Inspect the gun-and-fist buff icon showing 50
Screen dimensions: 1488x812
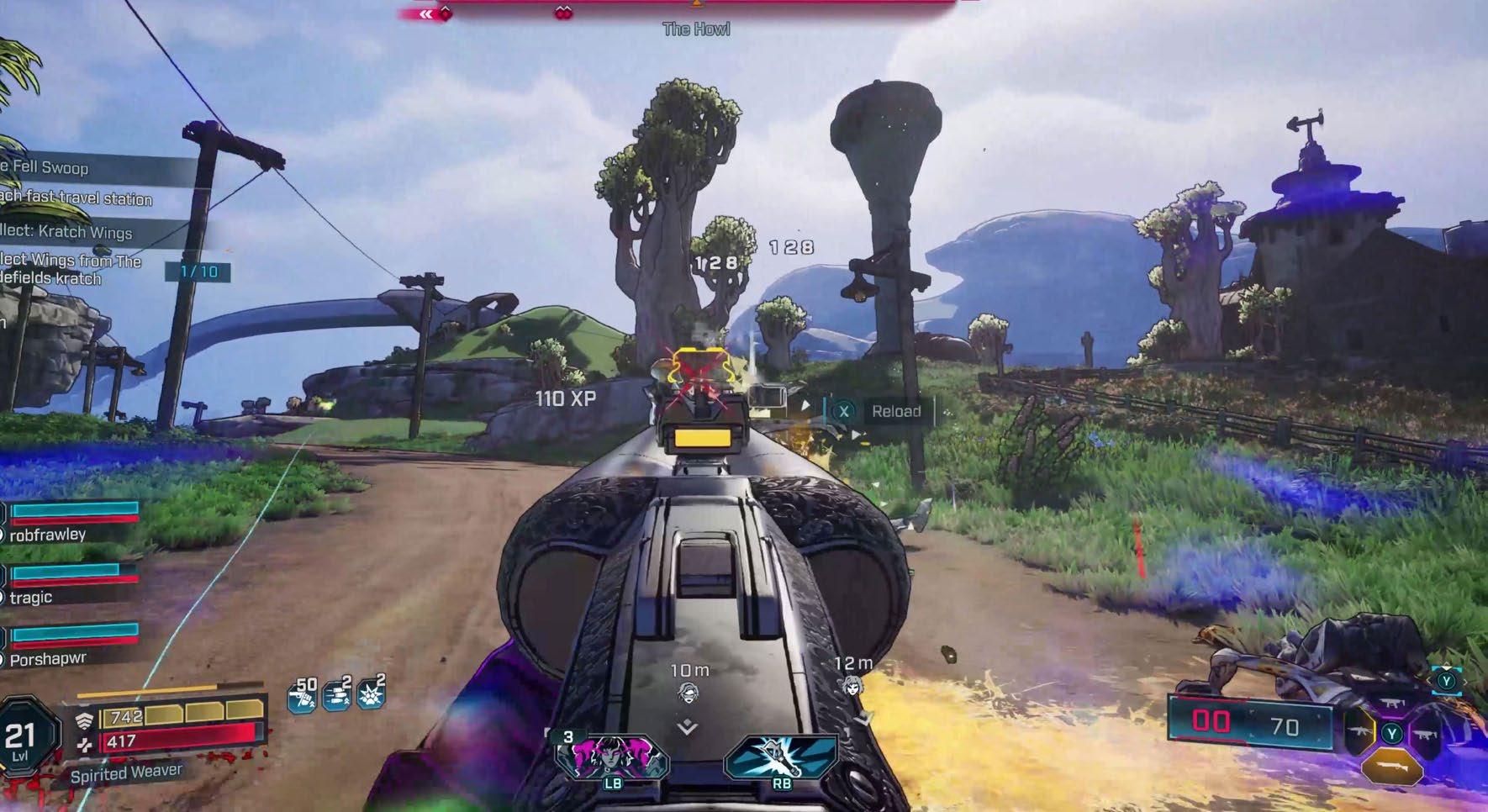tap(303, 695)
